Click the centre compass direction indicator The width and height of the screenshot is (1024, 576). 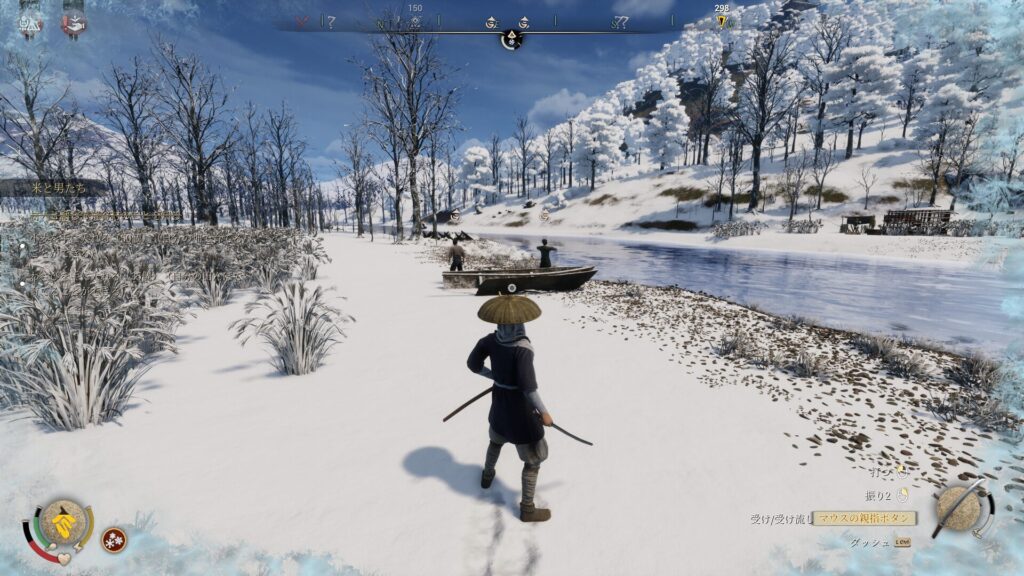[x=511, y=40]
